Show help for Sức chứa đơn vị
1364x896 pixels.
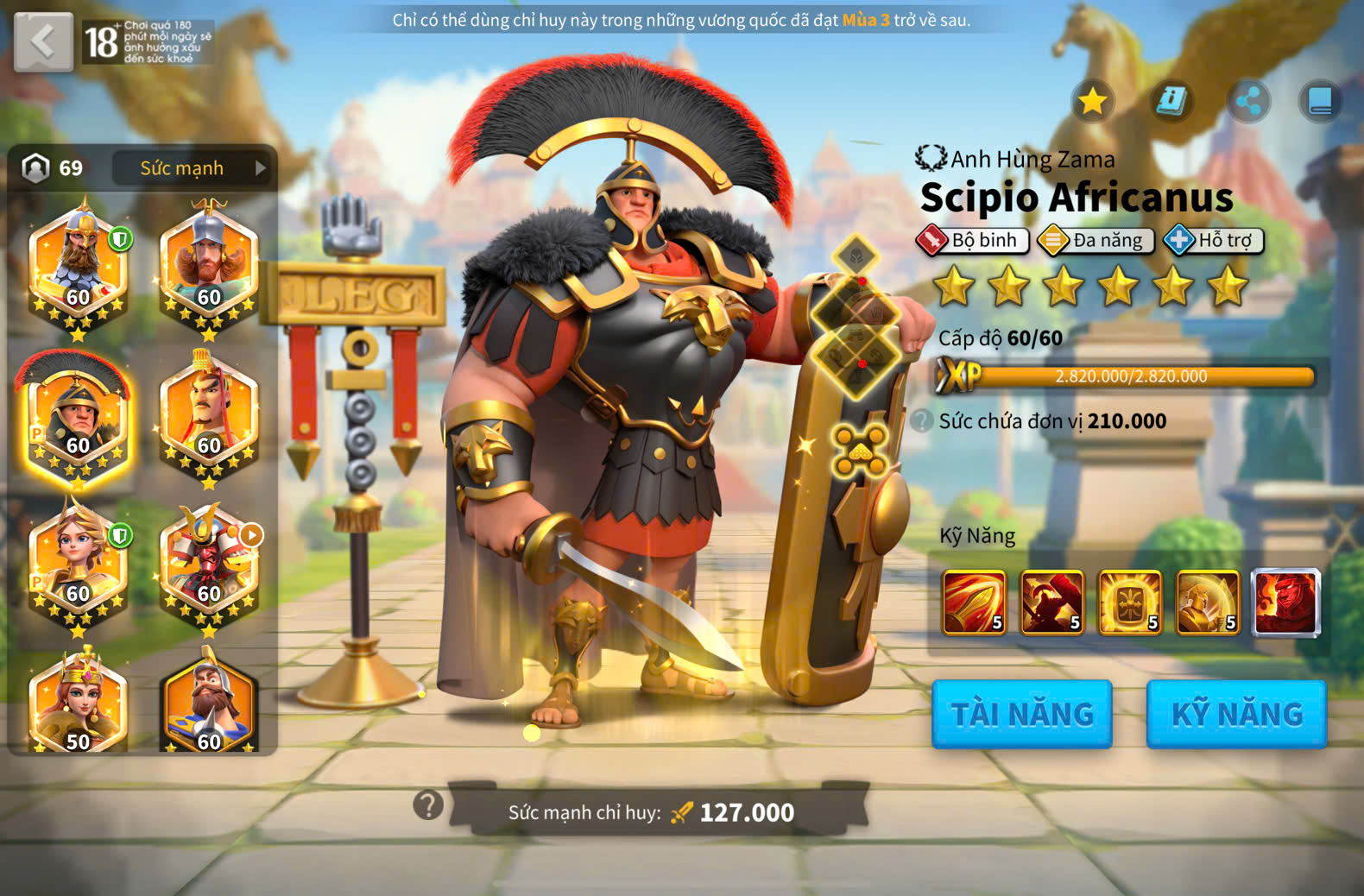[922, 421]
